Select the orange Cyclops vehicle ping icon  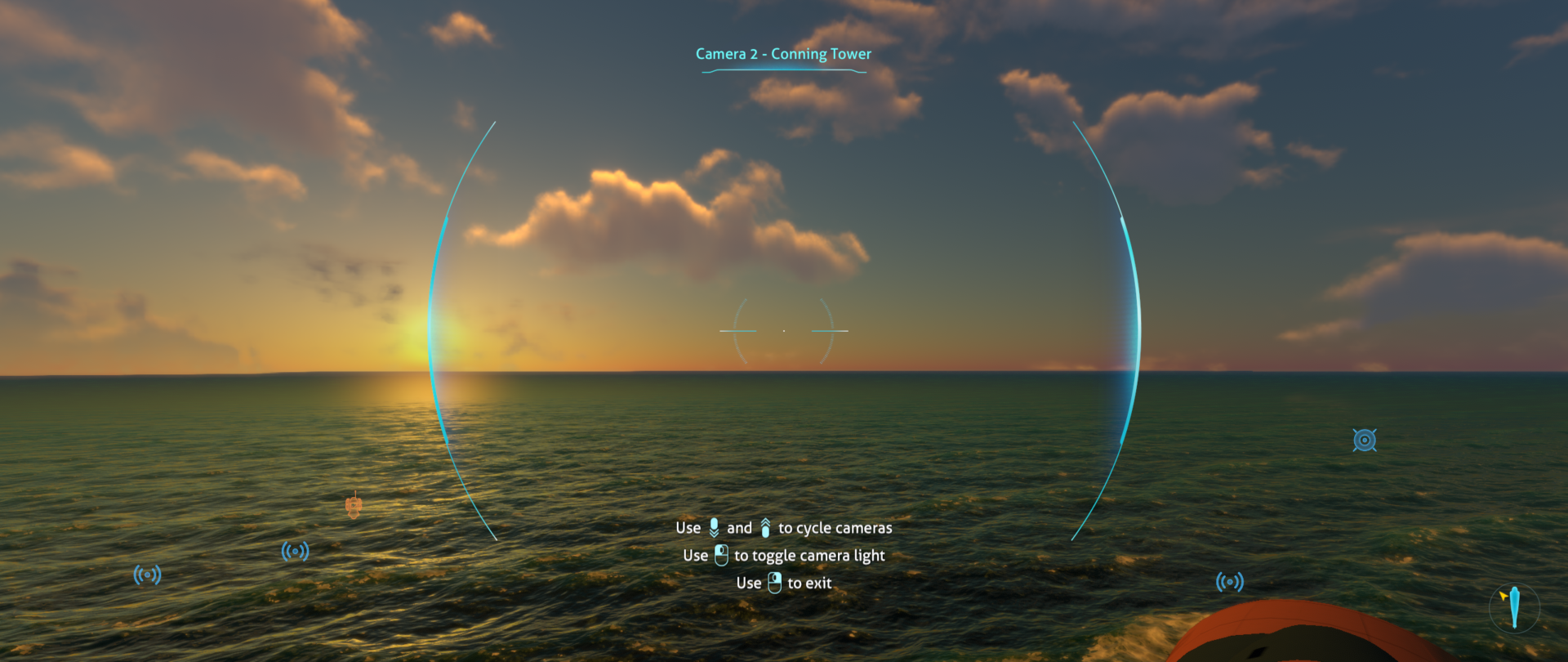point(354,508)
